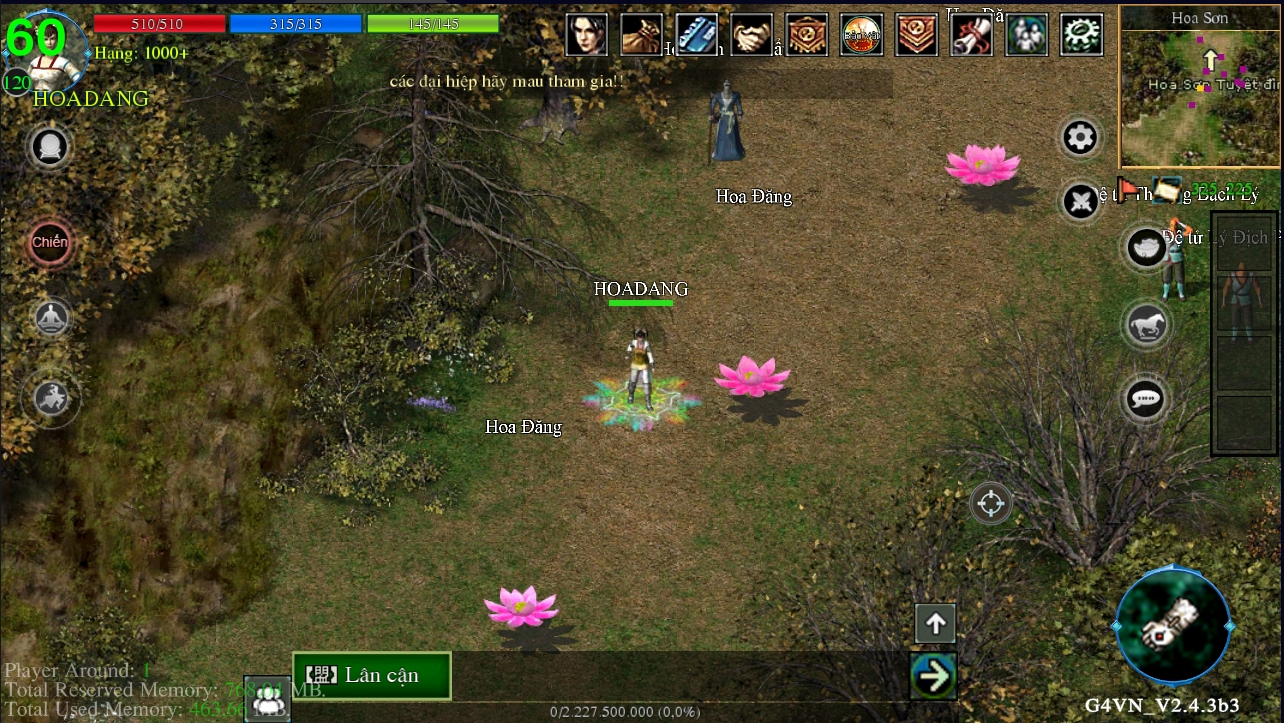This screenshot has width=1284, height=723.
Task: Click the handshake icon in top bar
Action: (751, 35)
